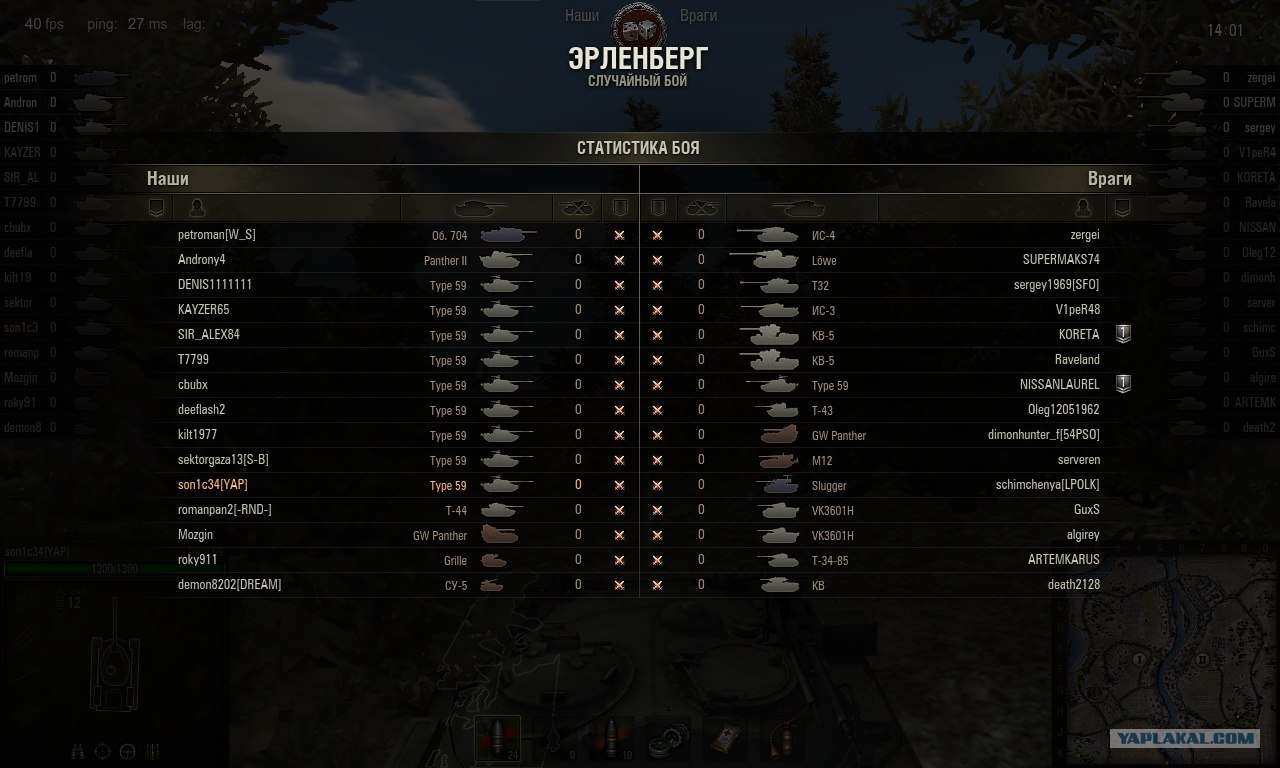1280x768 pixels.
Task: Select enemy zergei driving the ИС-4
Action: pos(1084,235)
